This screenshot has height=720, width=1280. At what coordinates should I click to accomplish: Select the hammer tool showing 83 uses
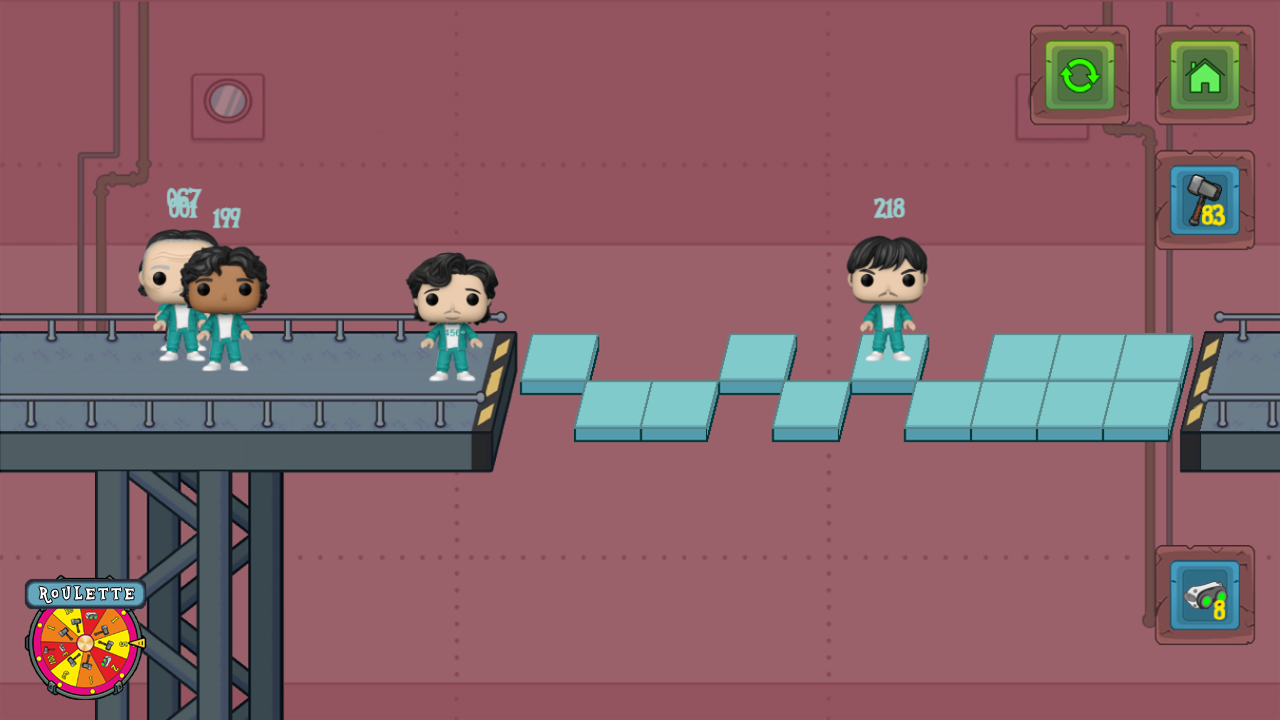point(1203,198)
